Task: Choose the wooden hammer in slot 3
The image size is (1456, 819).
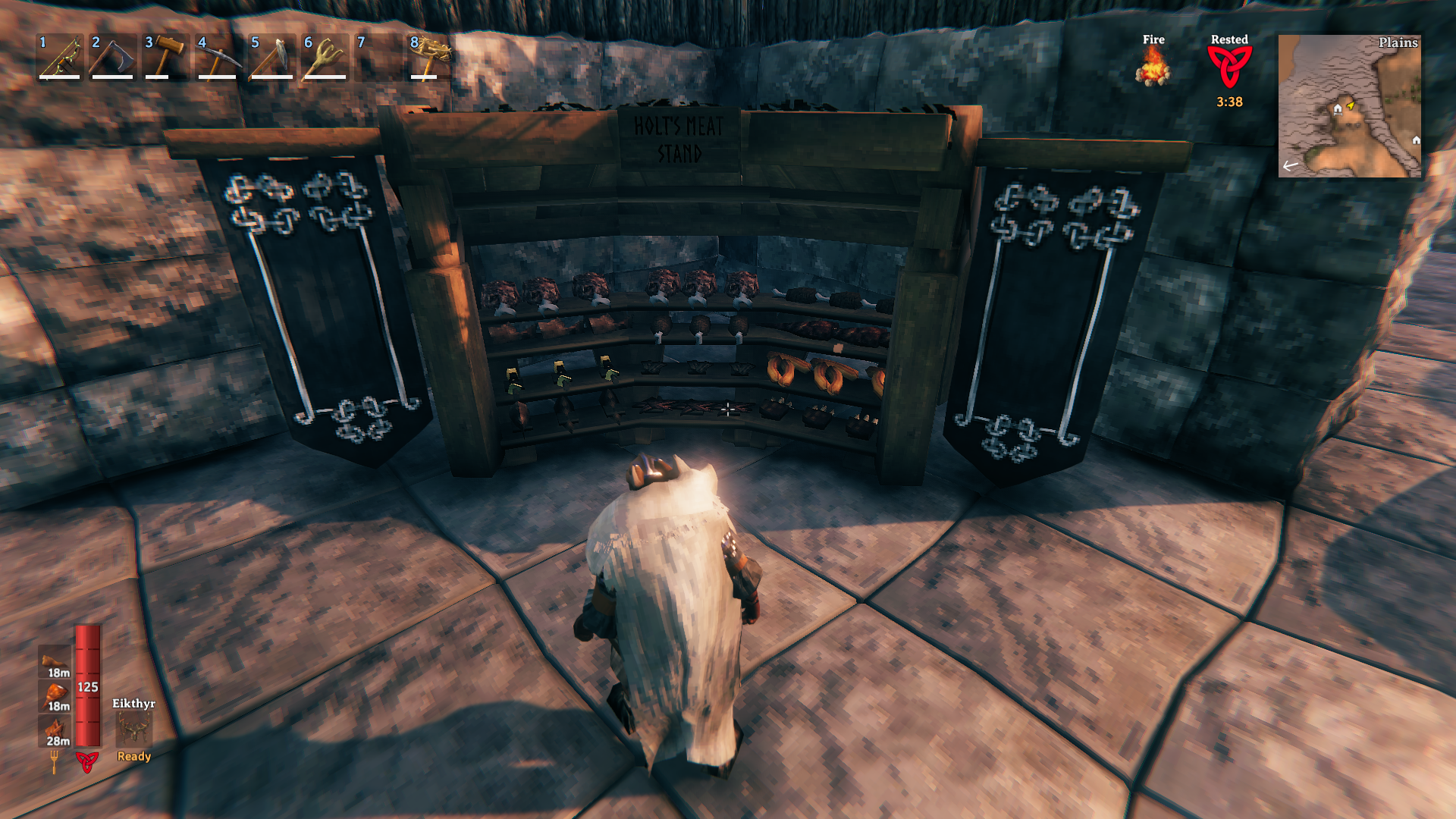Action: pyautogui.click(x=166, y=56)
